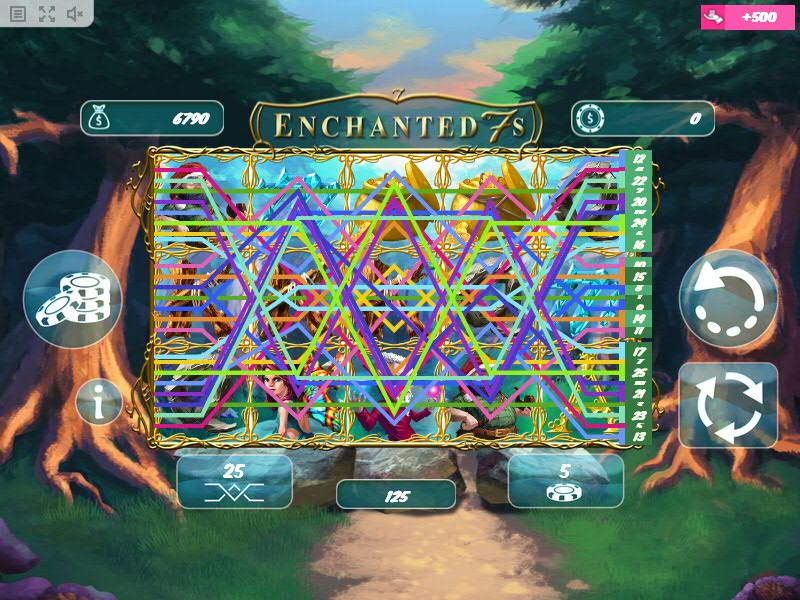Toggle fullscreen mode
The height and width of the screenshot is (600, 800).
47,14
